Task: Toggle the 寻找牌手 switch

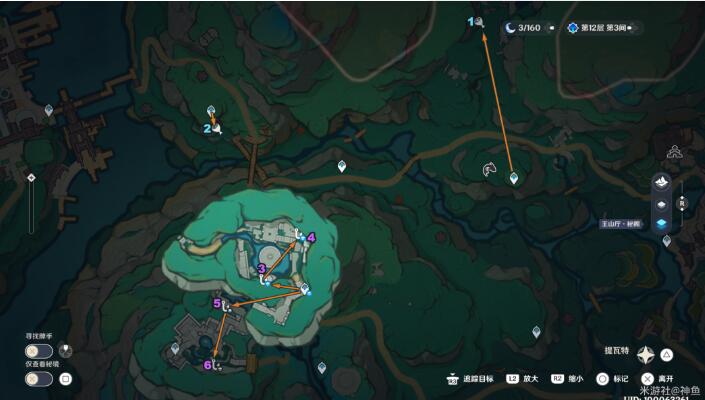Action: 39,351
